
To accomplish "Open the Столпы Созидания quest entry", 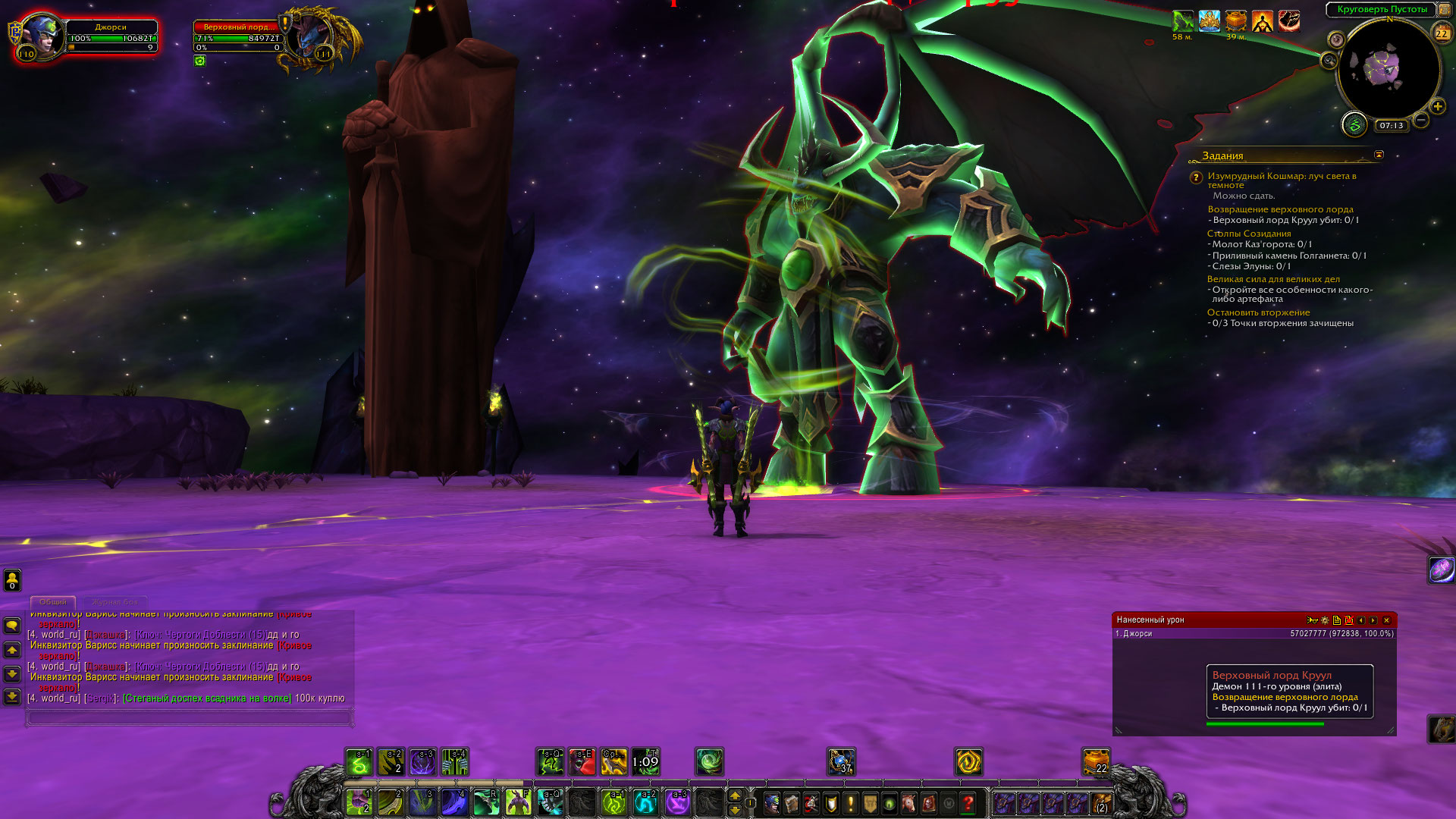I will pyautogui.click(x=1248, y=234).
